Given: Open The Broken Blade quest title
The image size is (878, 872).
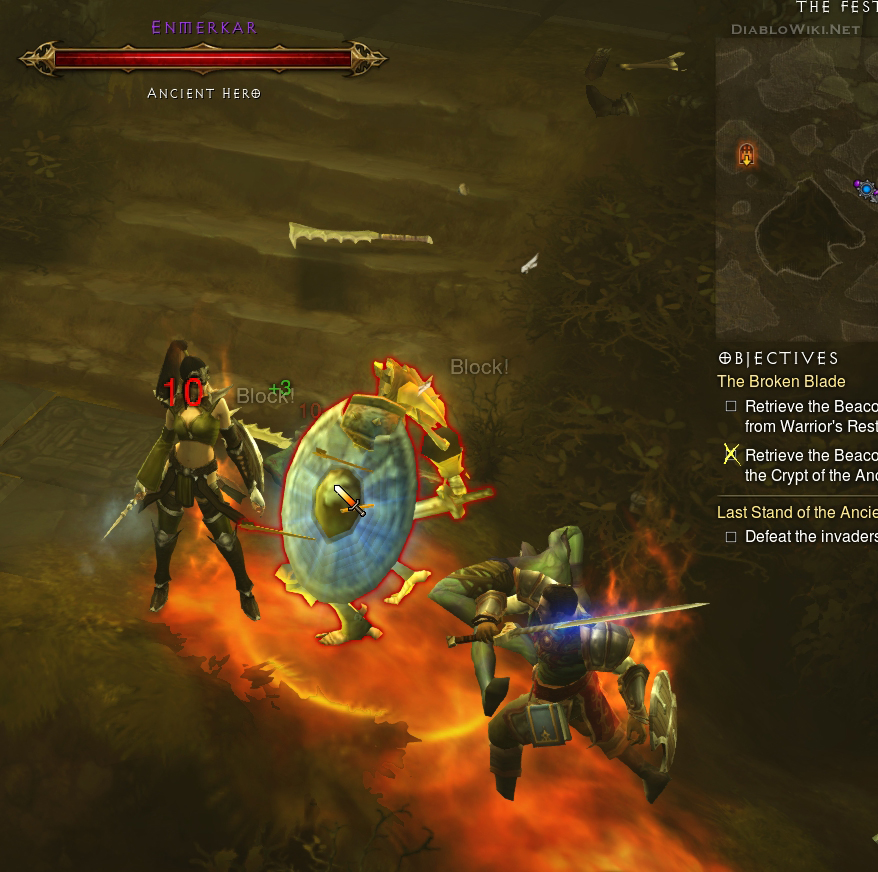Looking at the screenshot, I should (781, 381).
